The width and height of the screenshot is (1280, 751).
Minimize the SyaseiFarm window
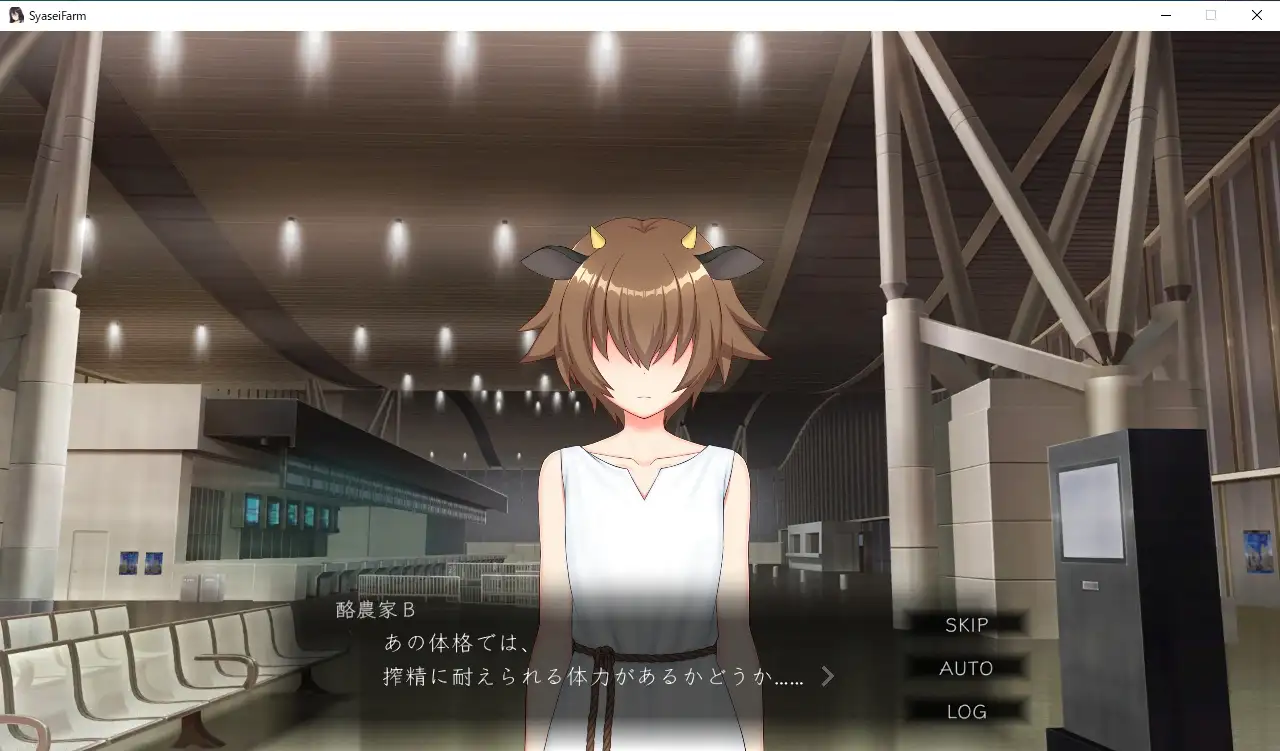pos(1166,15)
